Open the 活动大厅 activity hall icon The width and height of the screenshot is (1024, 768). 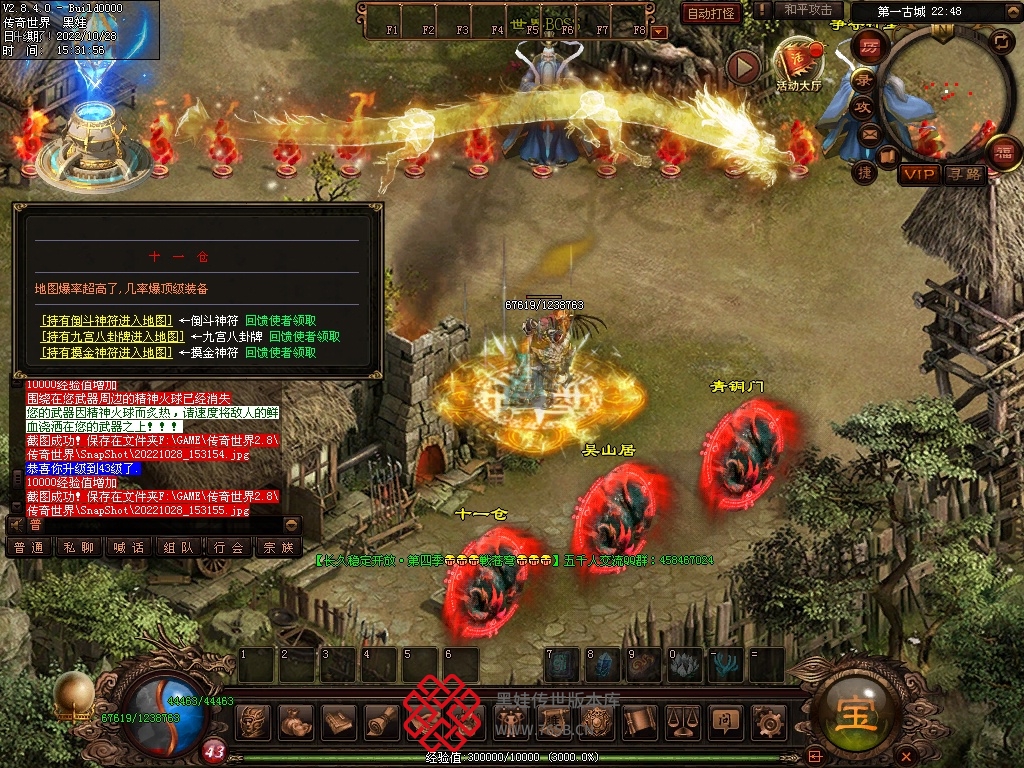click(x=798, y=66)
